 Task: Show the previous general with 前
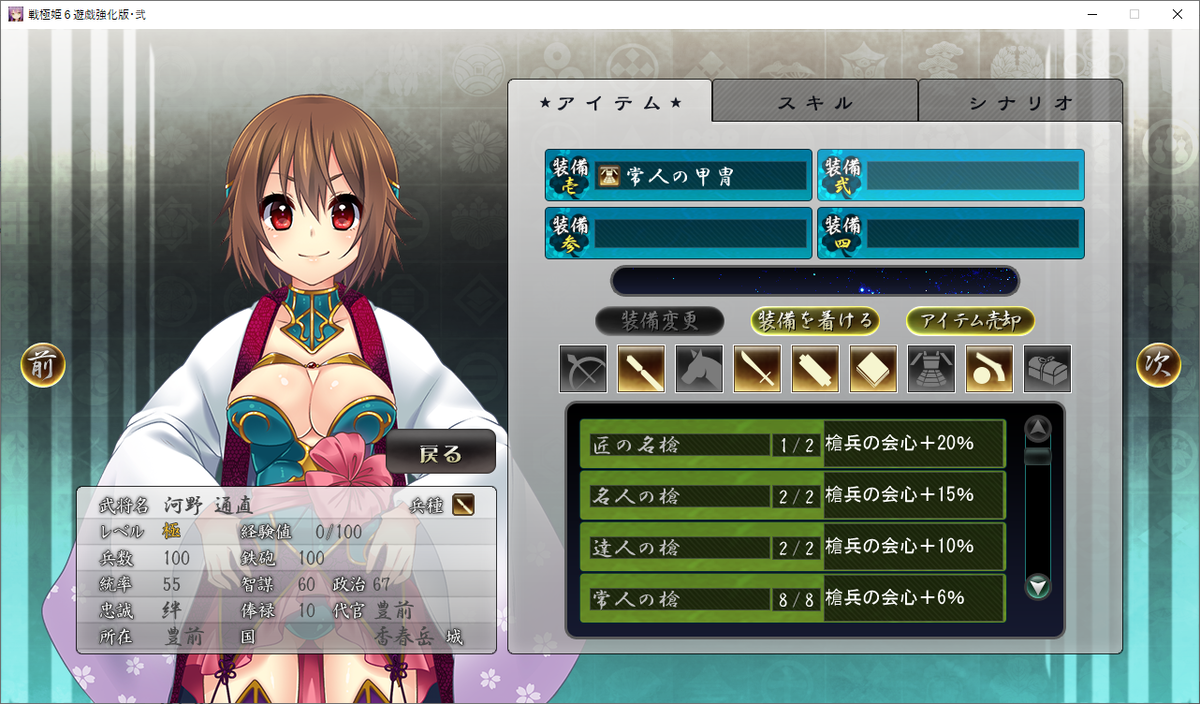click(43, 366)
